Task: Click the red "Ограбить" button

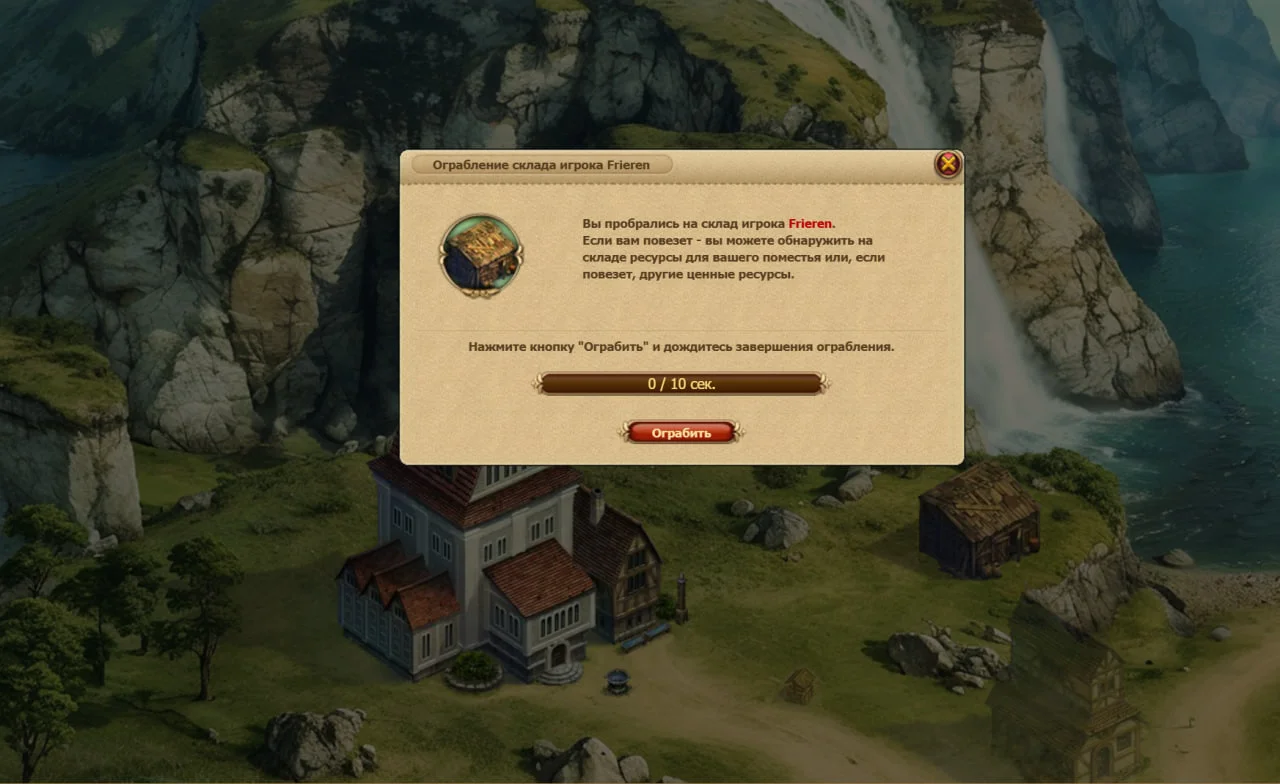Action: [681, 433]
